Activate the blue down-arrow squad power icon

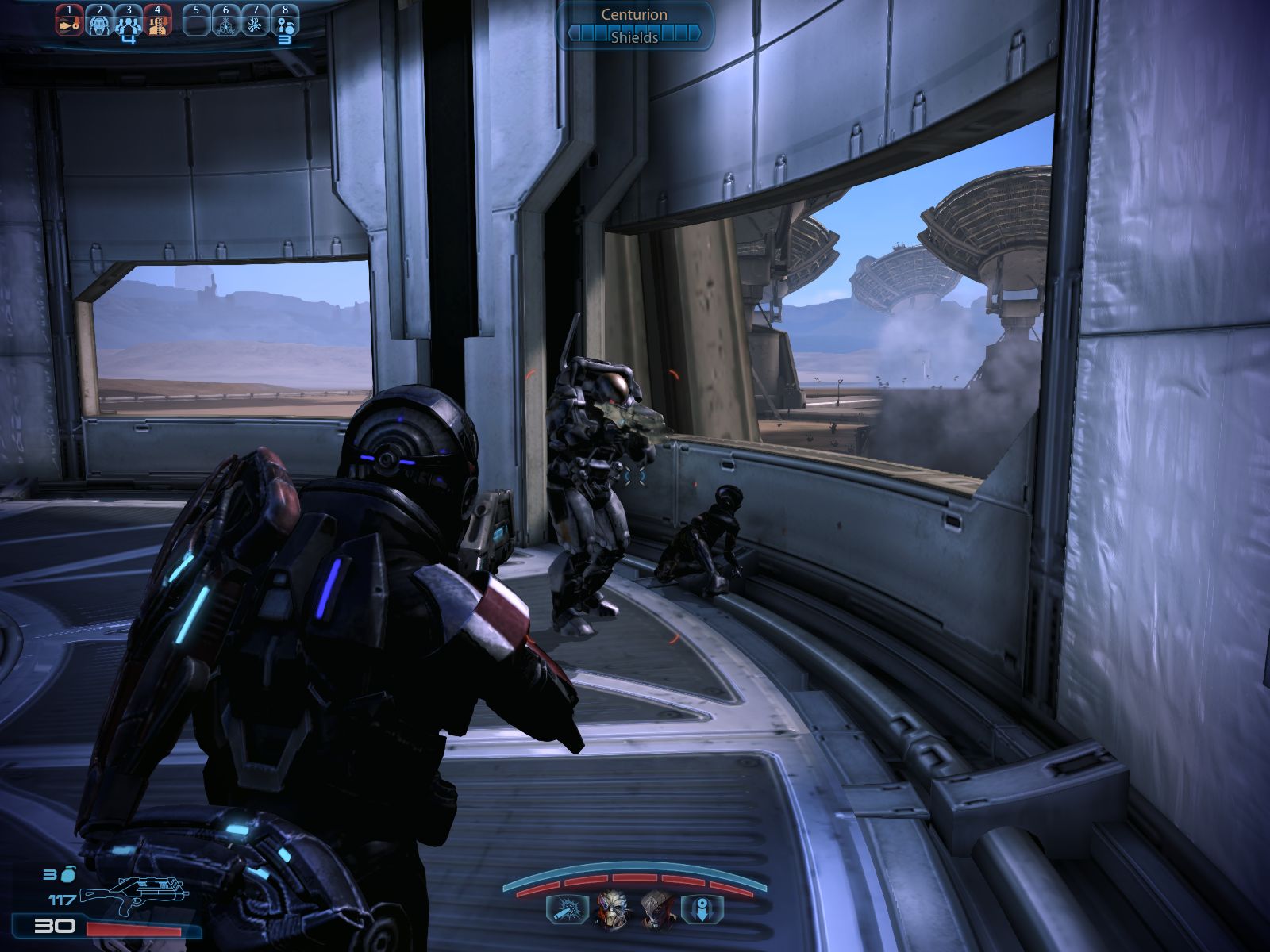702,908
